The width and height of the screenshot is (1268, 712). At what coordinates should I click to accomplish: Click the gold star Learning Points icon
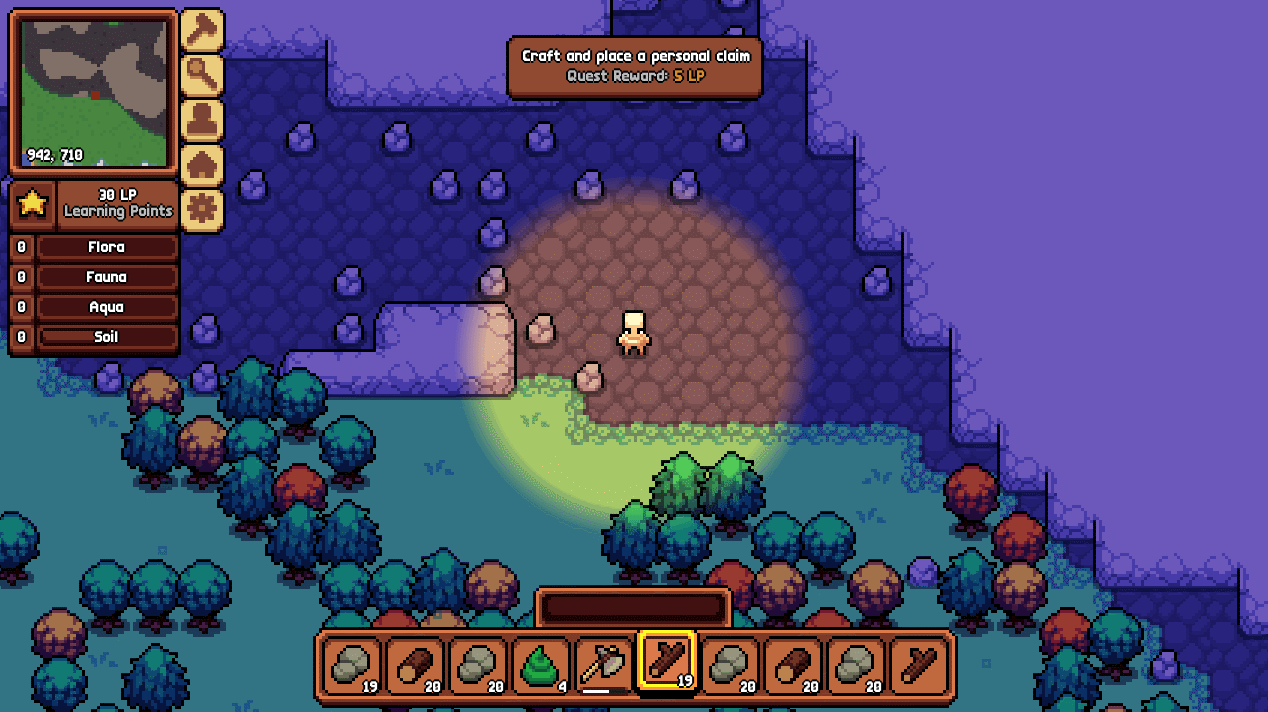[32, 203]
